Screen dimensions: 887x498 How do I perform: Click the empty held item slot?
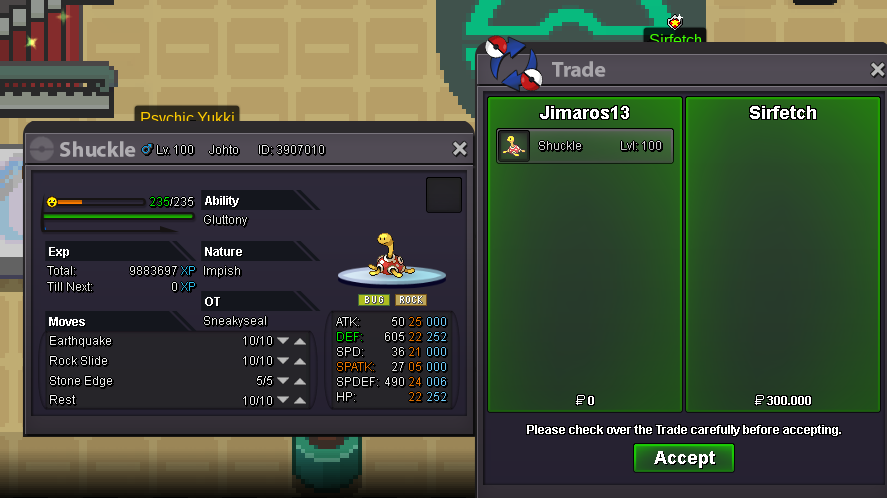pyautogui.click(x=444, y=195)
